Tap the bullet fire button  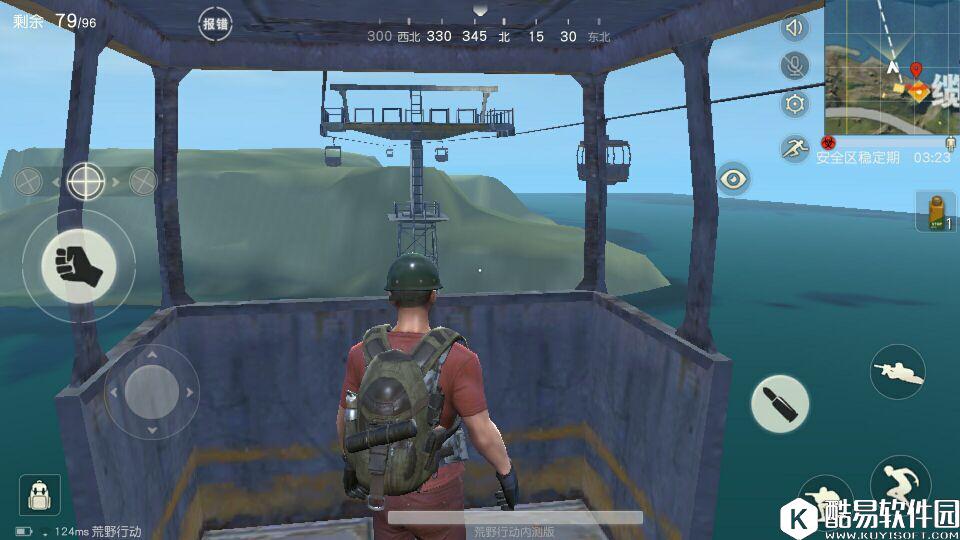780,405
